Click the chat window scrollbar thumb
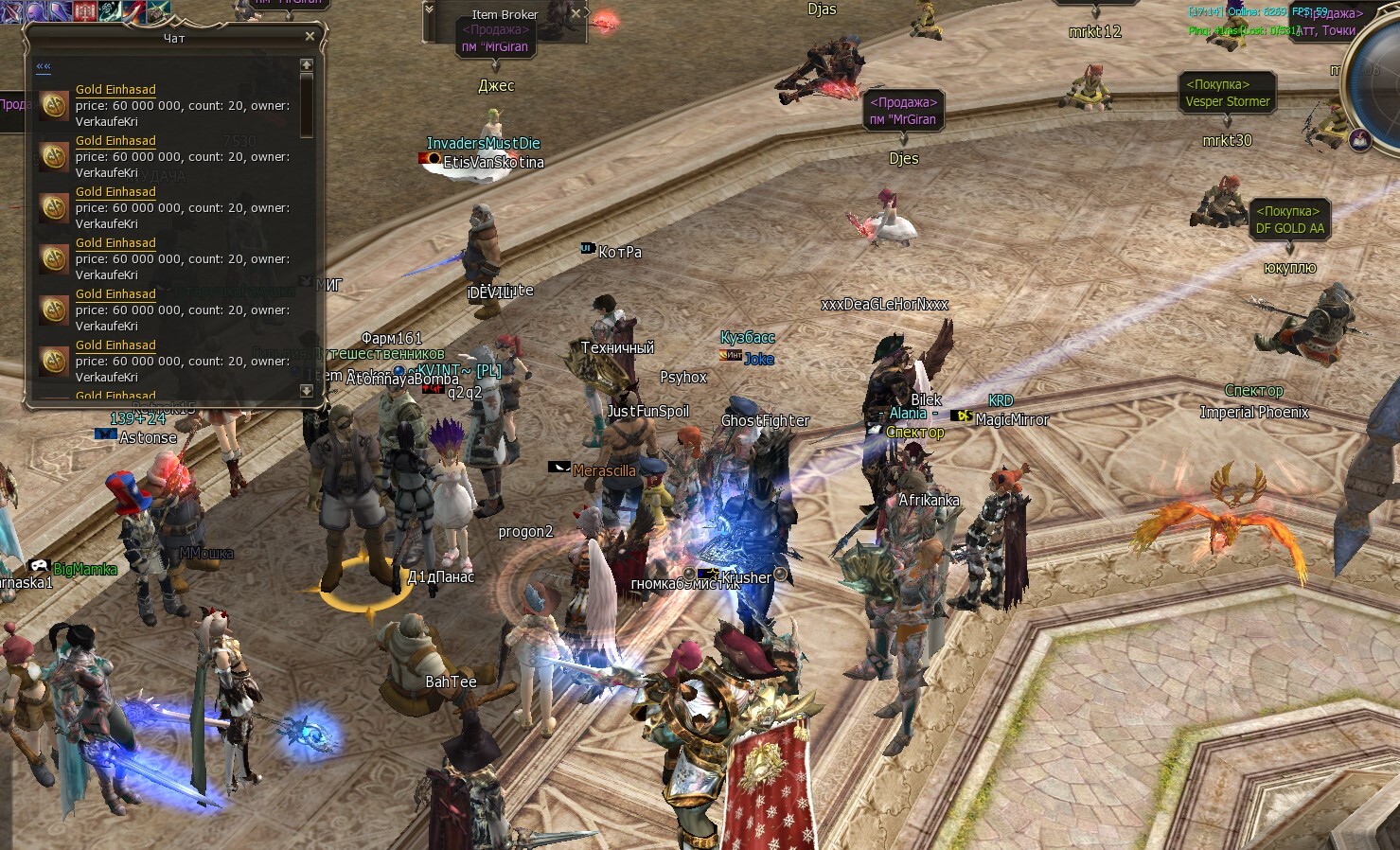The height and width of the screenshot is (850, 1400). click(x=306, y=102)
